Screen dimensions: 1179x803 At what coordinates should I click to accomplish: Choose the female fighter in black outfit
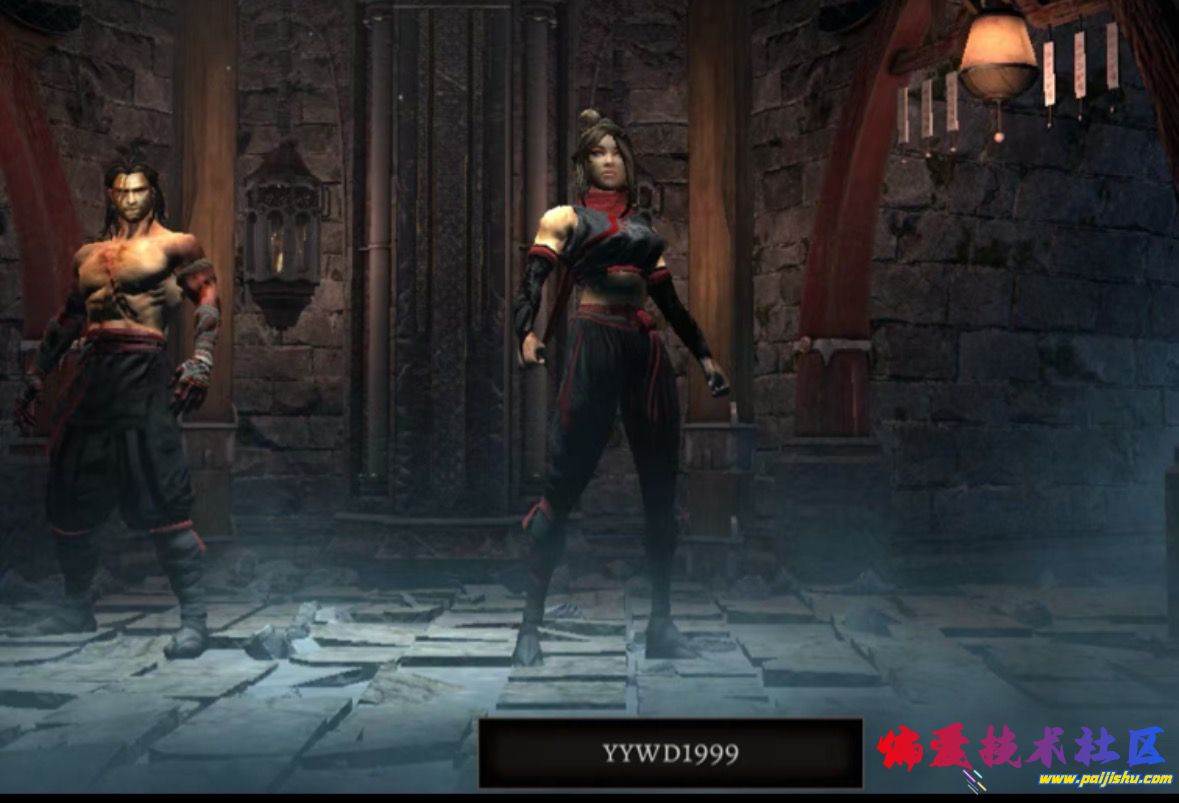610,380
